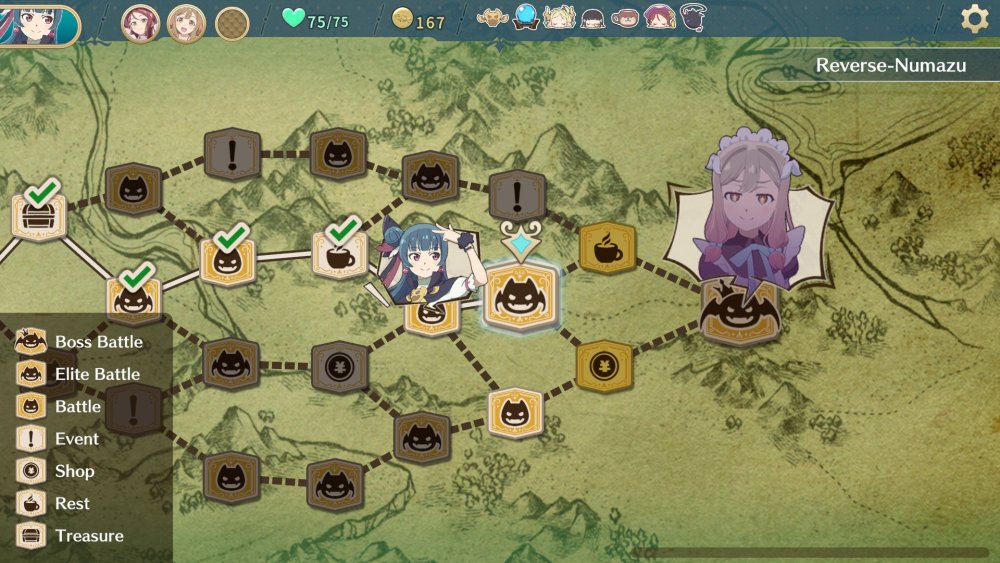Inspect the blue crystal ball relic
1000x563 pixels.
pos(526,17)
